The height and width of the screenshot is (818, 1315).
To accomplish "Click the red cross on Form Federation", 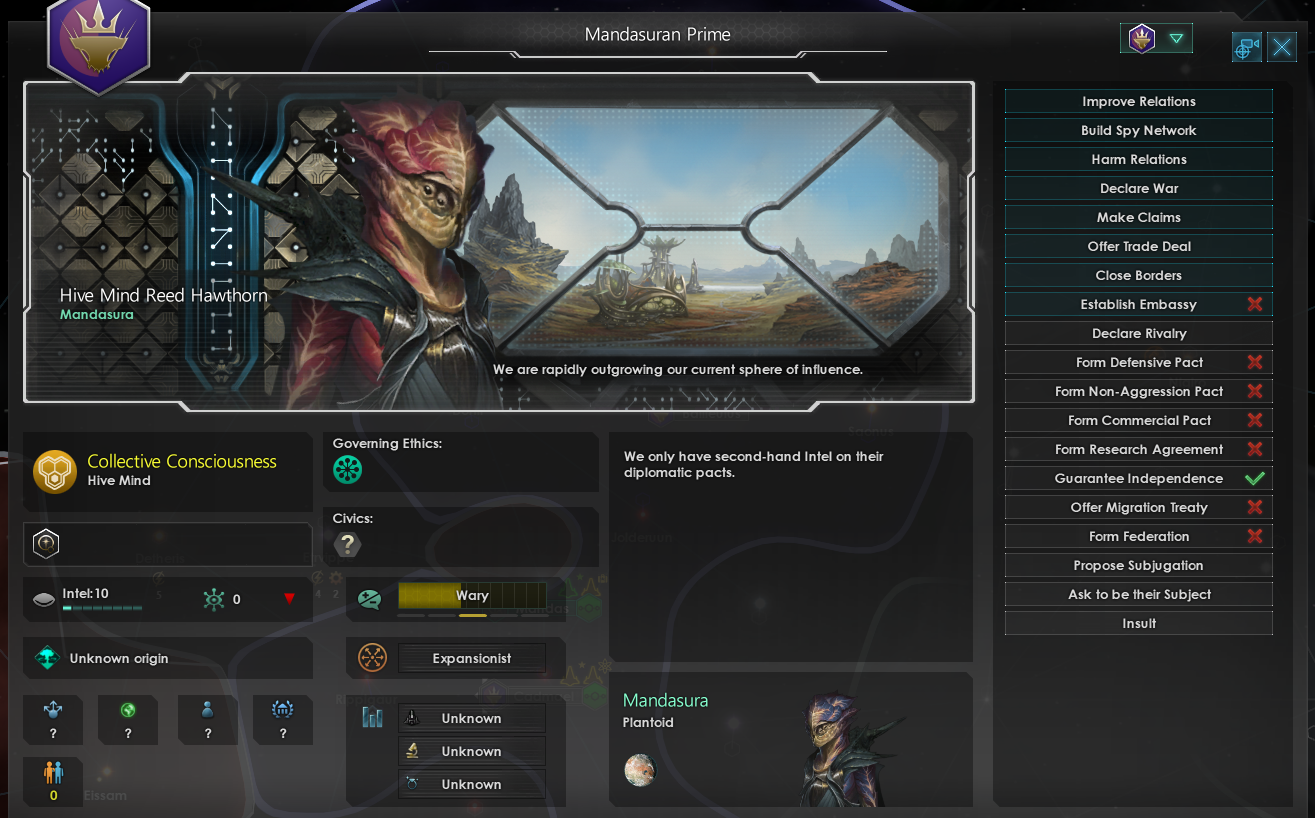I will tap(1256, 536).
